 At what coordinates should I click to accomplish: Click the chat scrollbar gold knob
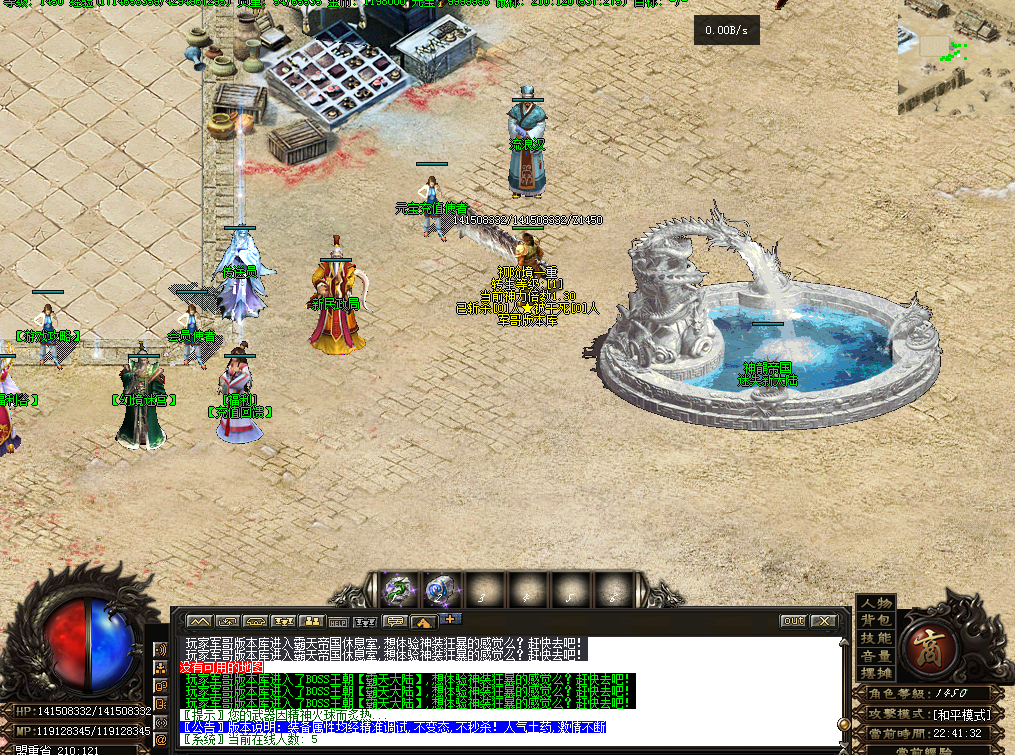pyautogui.click(x=845, y=723)
